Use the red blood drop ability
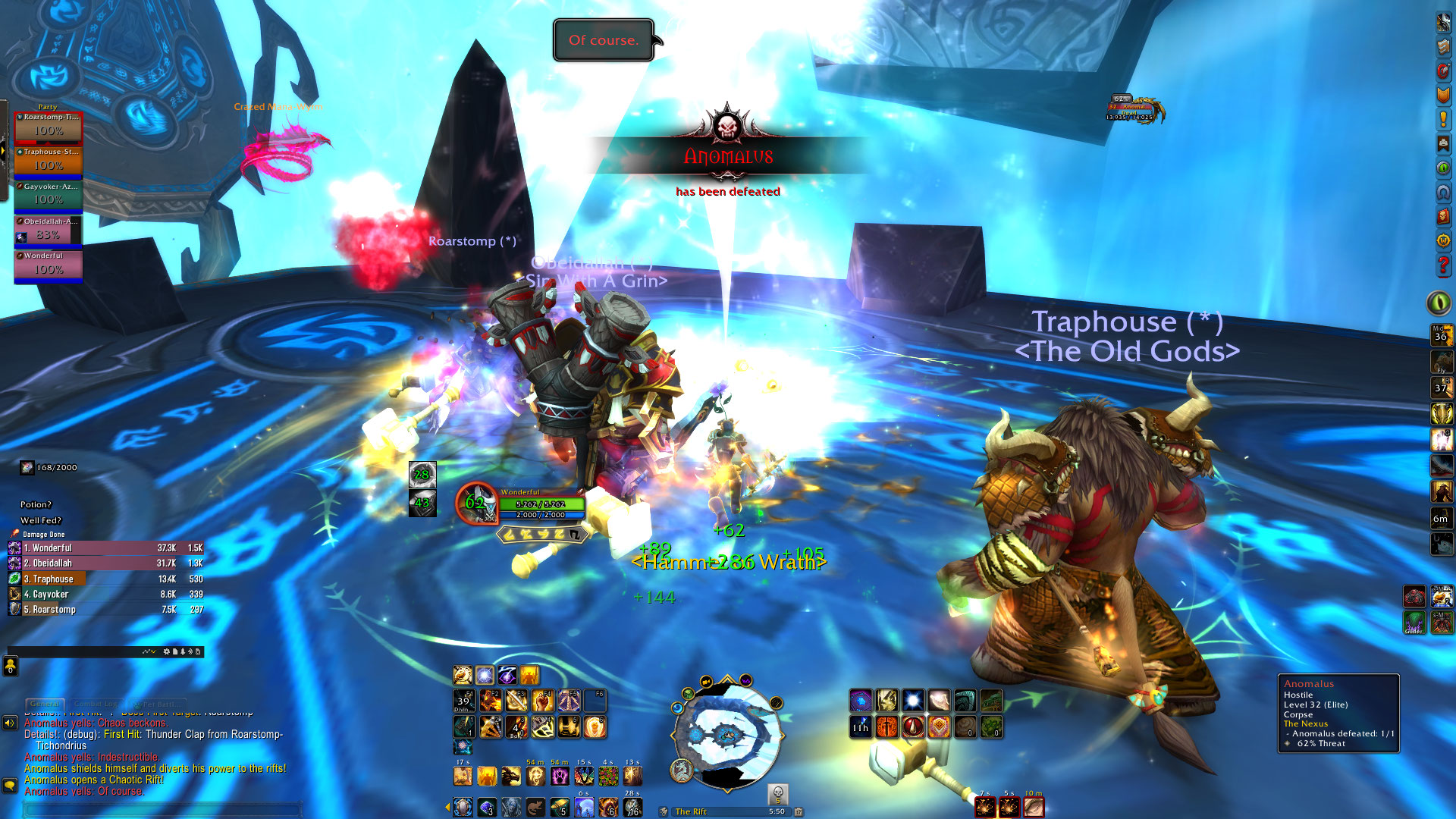The width and height of the screenshot is (1456, 819). [913, 727]
